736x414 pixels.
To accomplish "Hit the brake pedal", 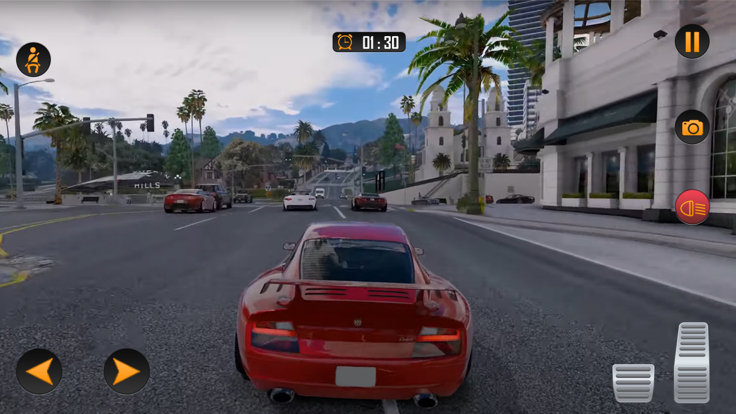I will coord(633,382).
